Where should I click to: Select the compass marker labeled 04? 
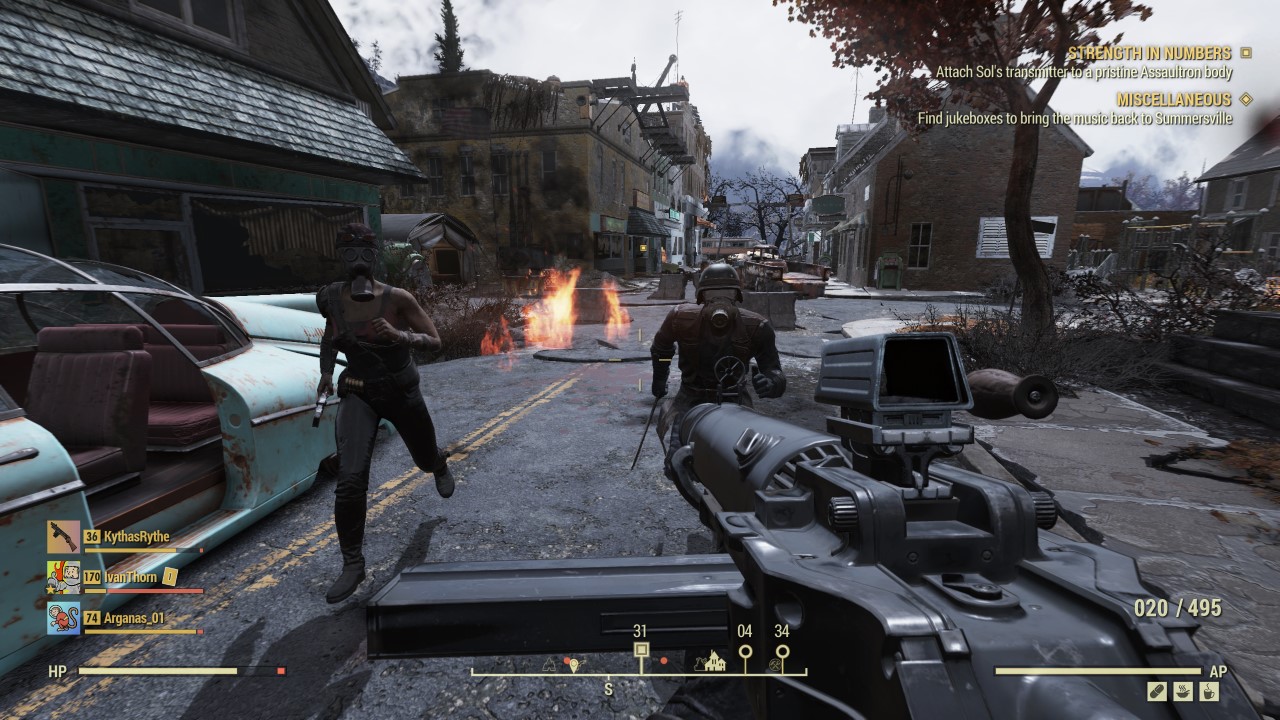click(744, 651)
